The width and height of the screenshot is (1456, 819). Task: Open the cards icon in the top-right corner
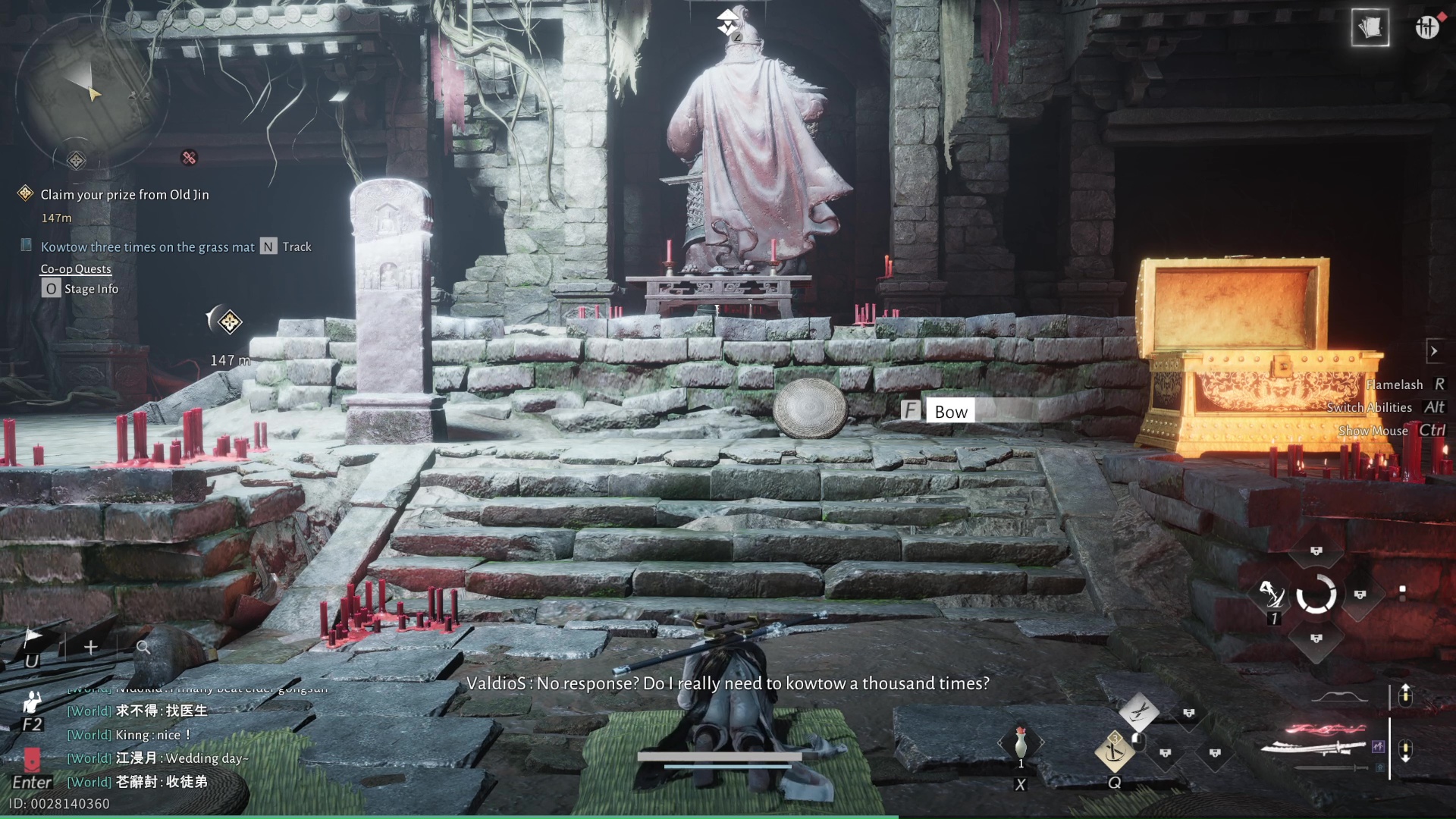[x=1370, y=28]
